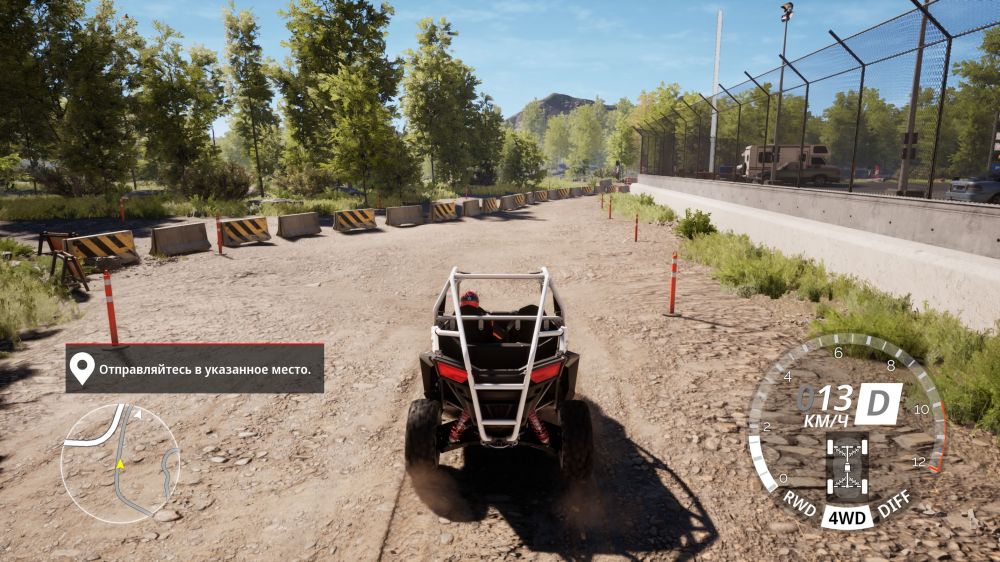Click the objective tracker location pin
Viewport: 1000px width, 562px height.
pyautogui.click(x=81, y=369)
